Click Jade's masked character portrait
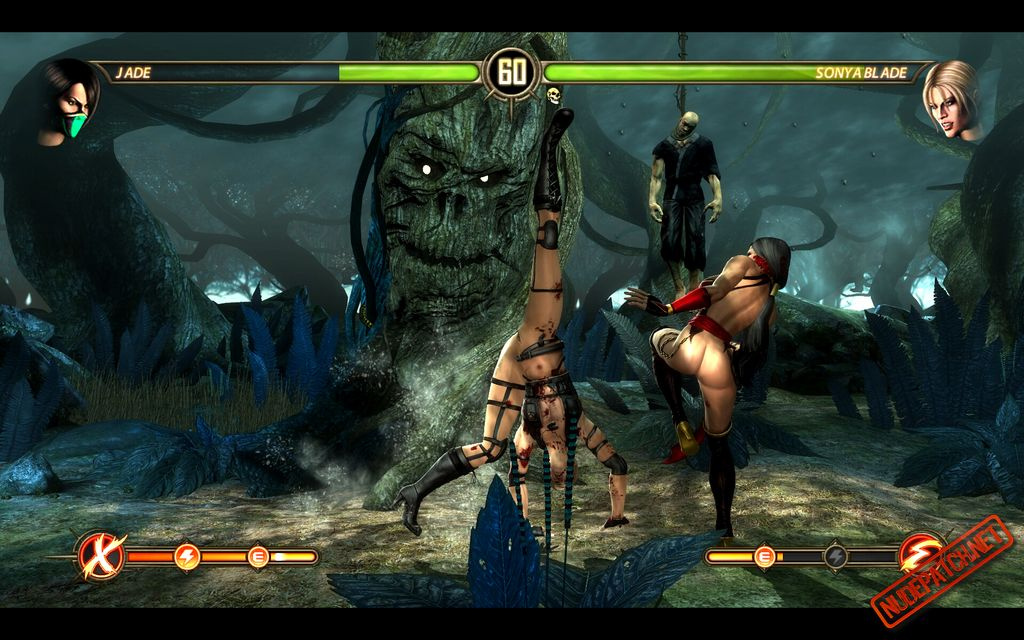 coord(70,102)
